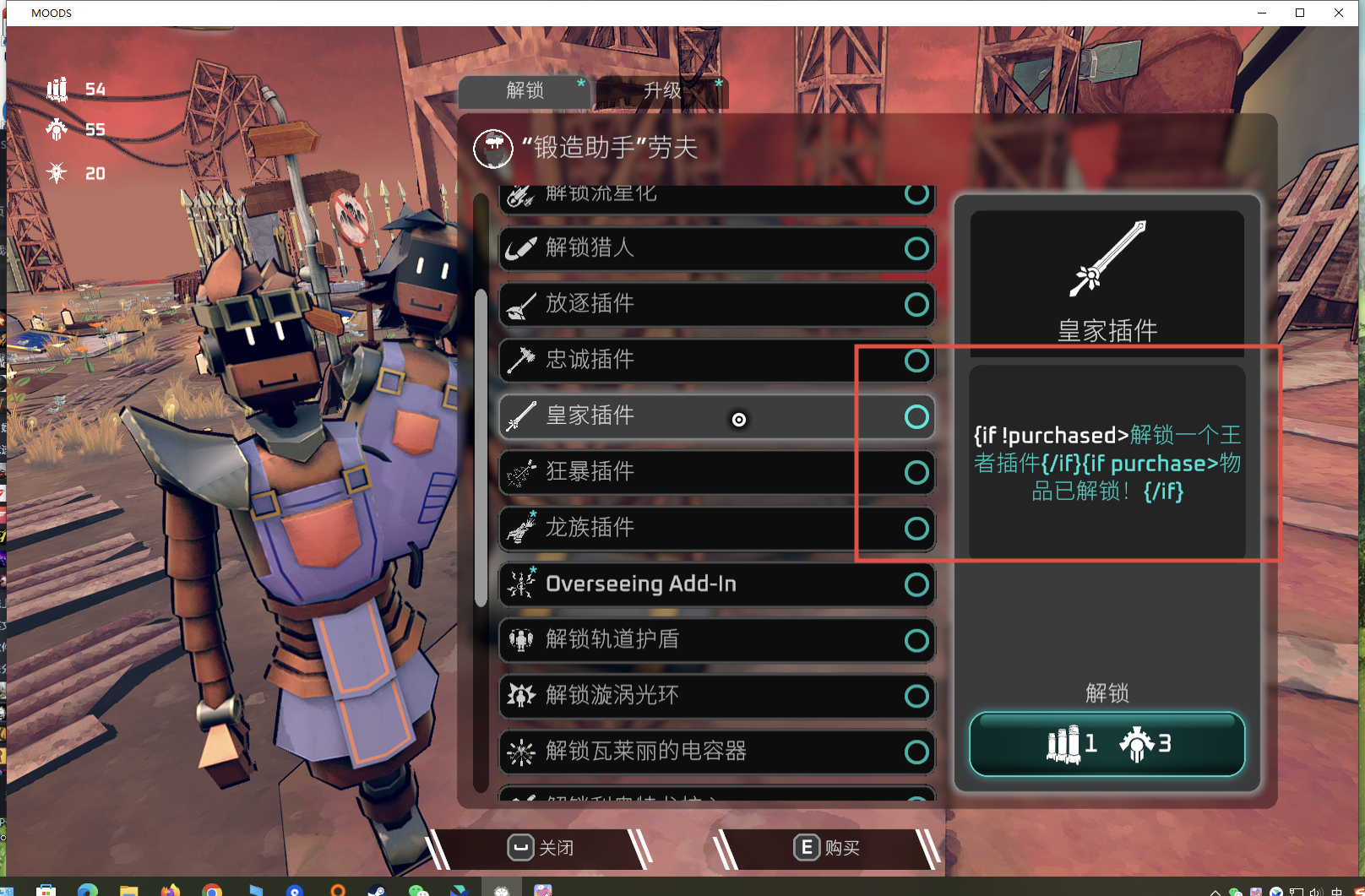Select the Overseeing Add-In entry
The height and width of the screenshot is (896, 1365).
coord(715,584)
